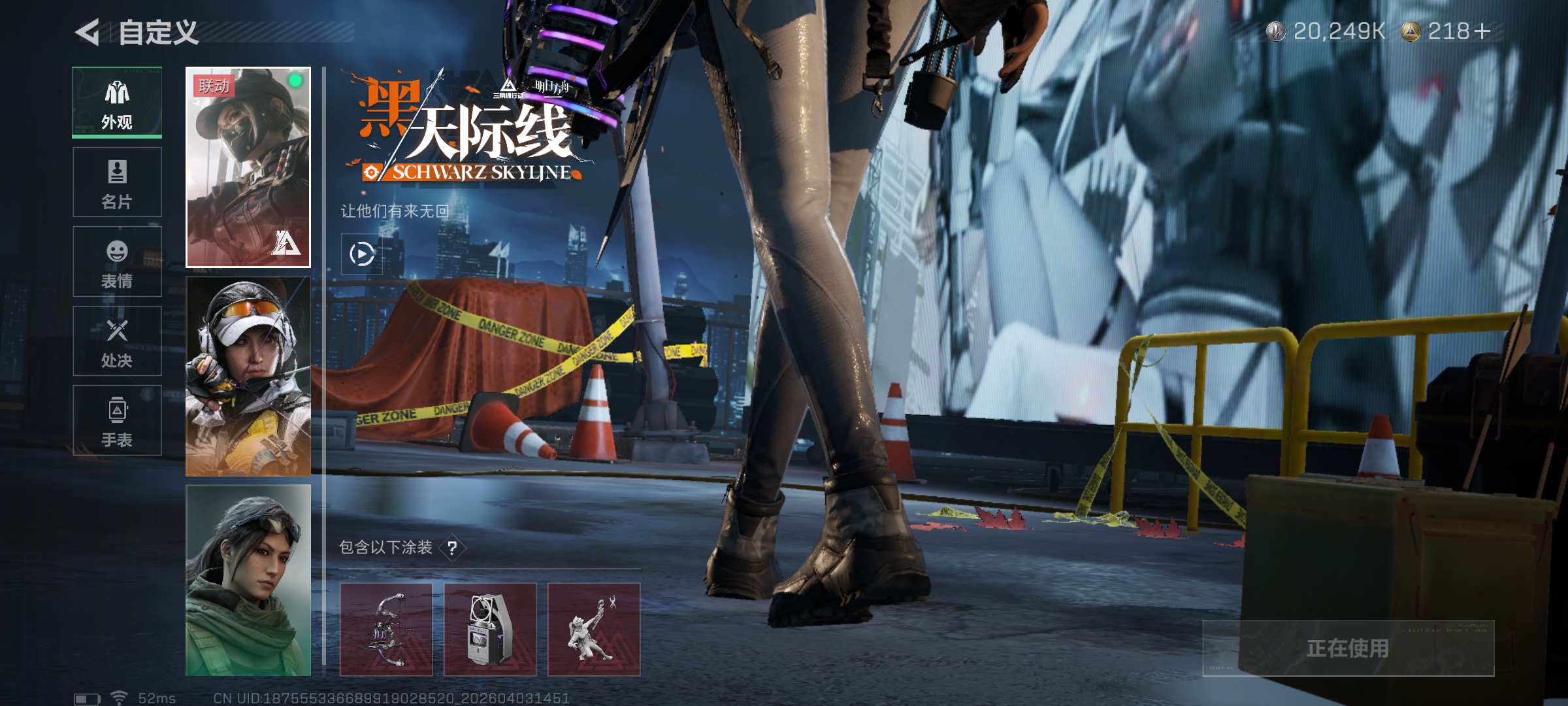This screenshot has height=706, width=1568.
Task: View the character pose figure item
Action: (594, 630)
